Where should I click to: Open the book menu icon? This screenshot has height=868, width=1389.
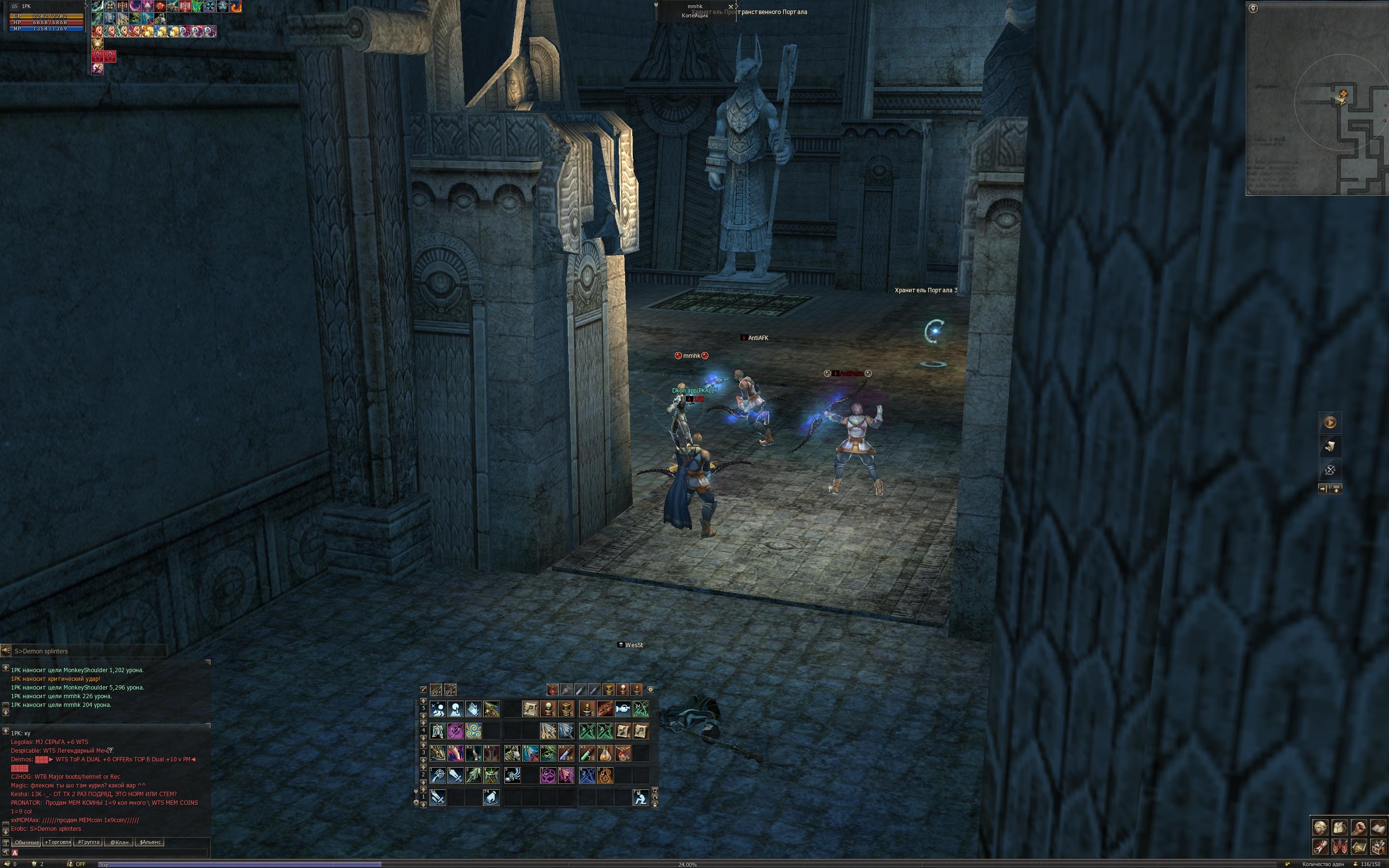pyautogui.click(x=1378, y=827)
